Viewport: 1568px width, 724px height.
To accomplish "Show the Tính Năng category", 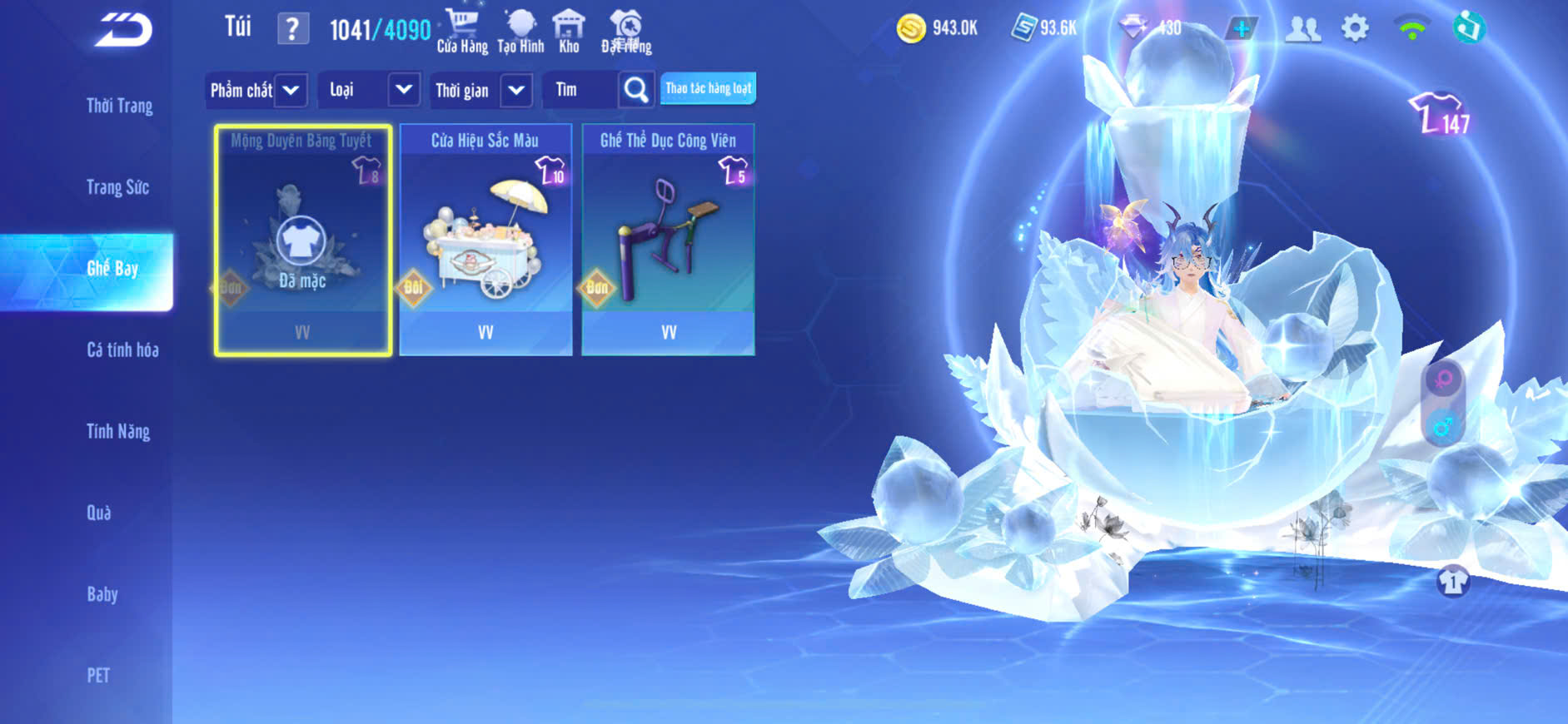I will tap(118, 431).
